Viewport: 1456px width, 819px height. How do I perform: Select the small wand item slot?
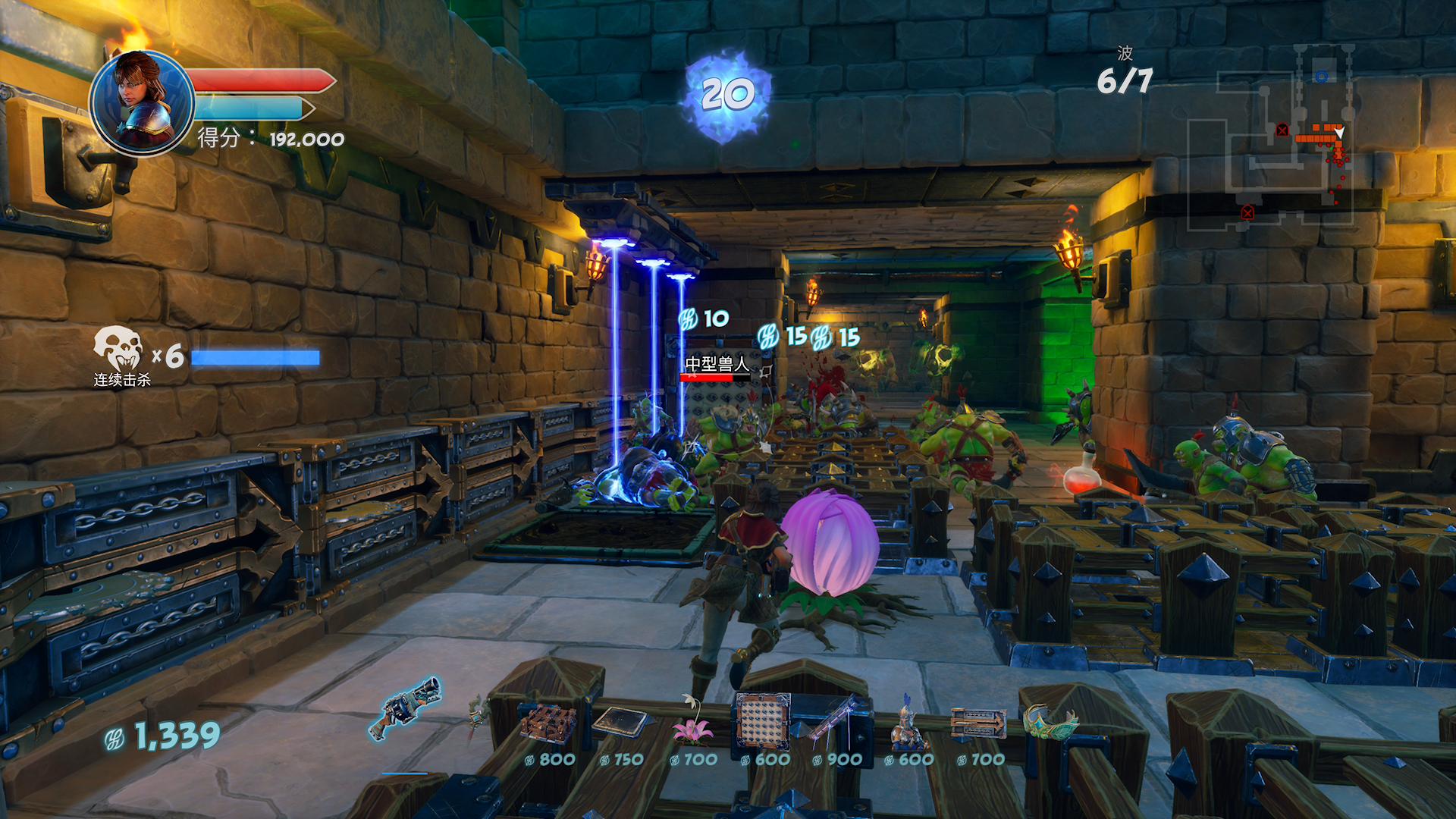pyautogui.click(x=476, y=714)
